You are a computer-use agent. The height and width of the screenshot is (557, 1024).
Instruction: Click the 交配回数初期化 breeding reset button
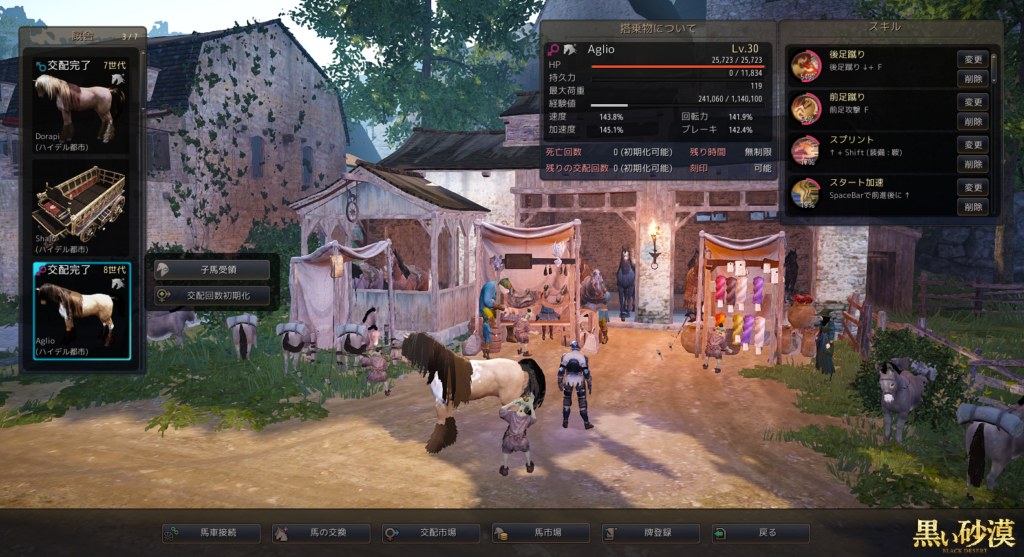coord(213,295)
